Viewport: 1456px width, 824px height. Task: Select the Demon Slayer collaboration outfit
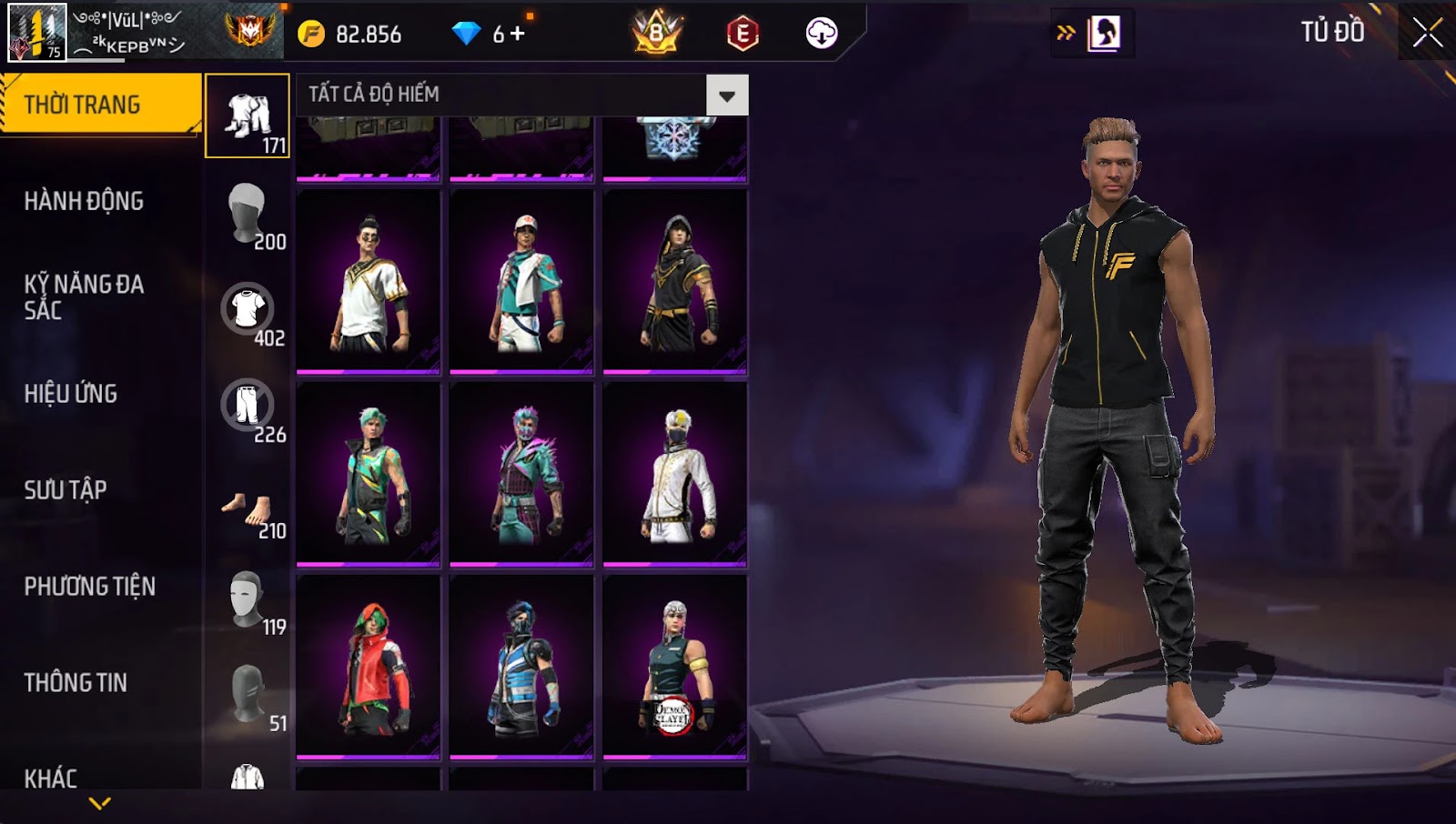[674, 667]
